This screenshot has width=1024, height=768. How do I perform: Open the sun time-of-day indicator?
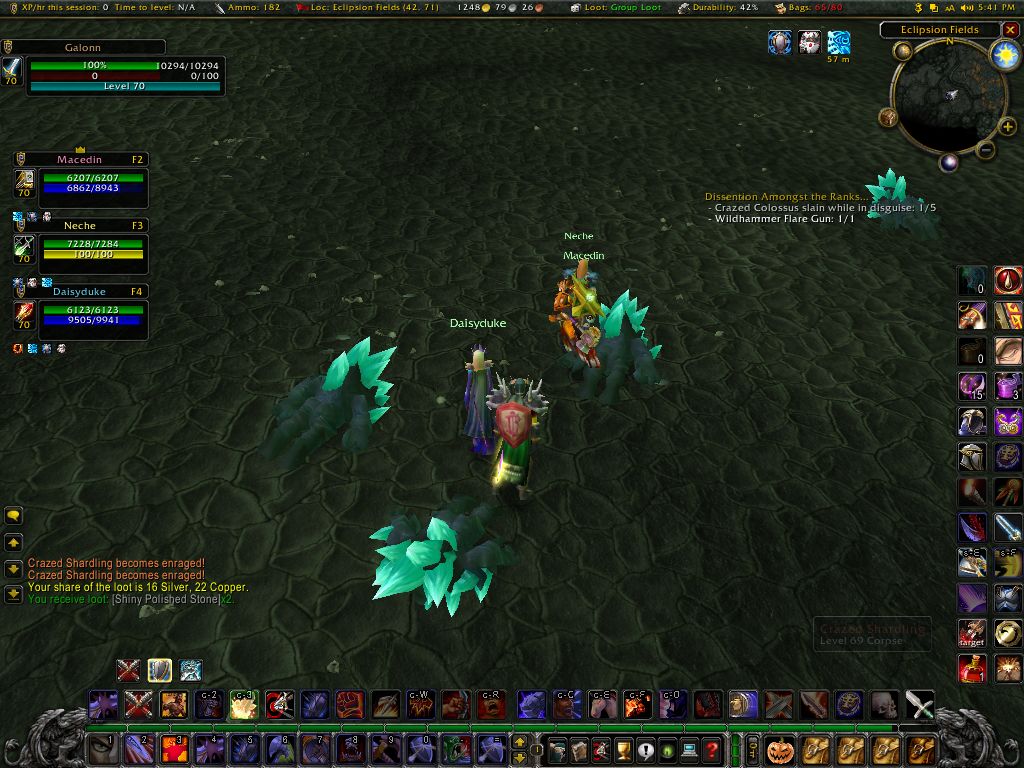point(1003,56)
